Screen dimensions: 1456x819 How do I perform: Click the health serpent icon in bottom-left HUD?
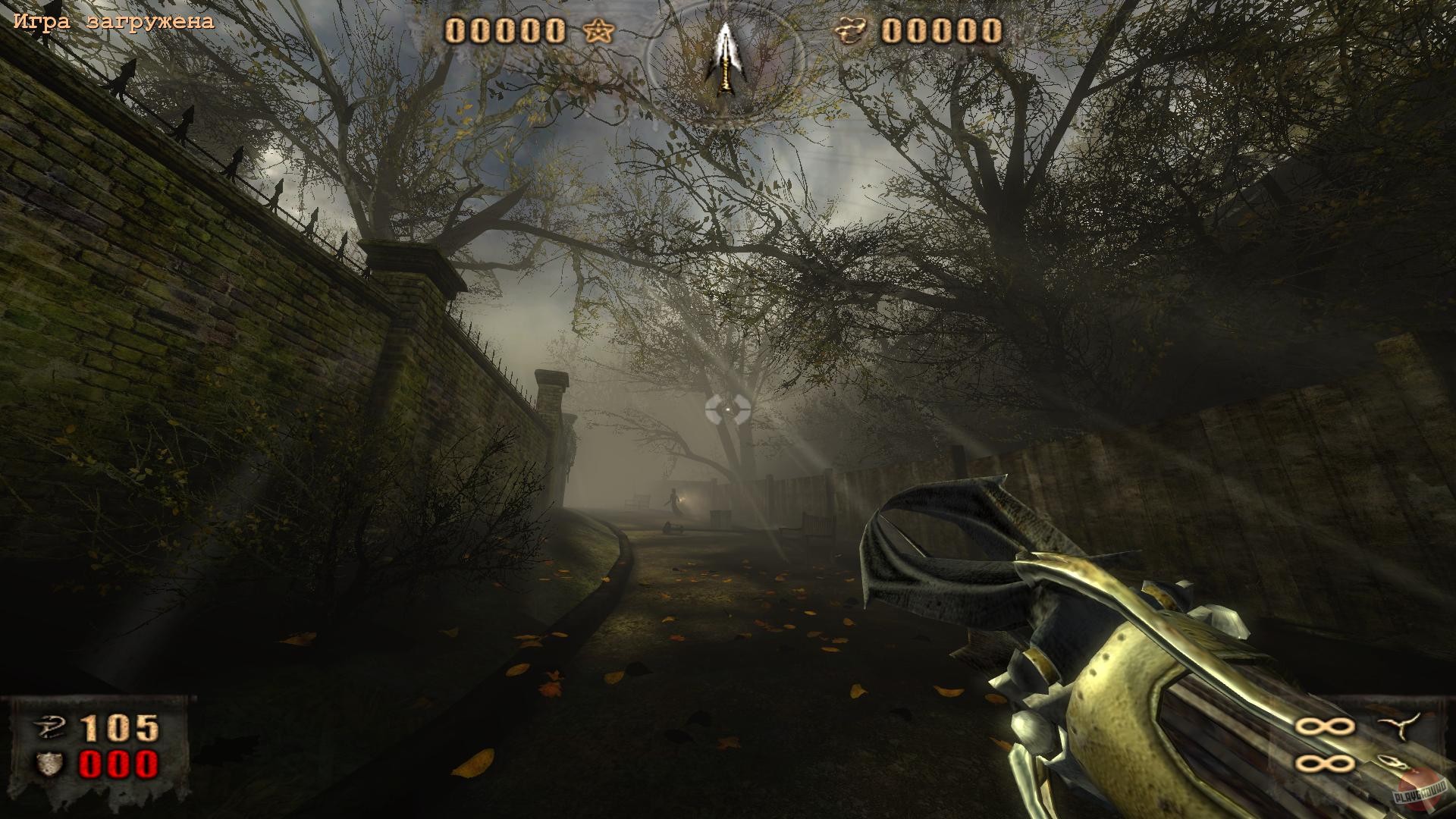pyautogui.click(x=50, y=726)
